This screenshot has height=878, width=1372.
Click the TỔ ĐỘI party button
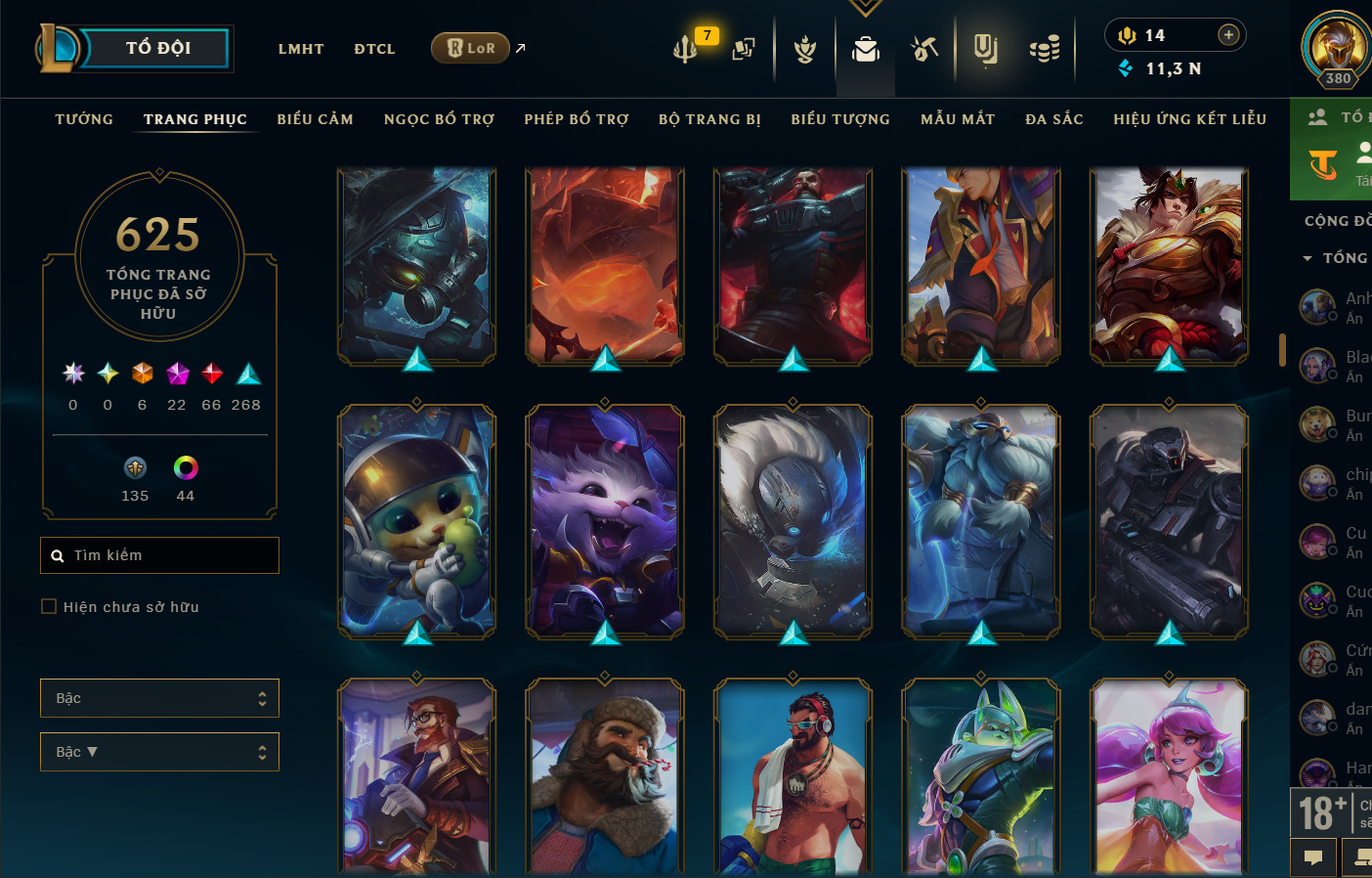click(156, 48)
